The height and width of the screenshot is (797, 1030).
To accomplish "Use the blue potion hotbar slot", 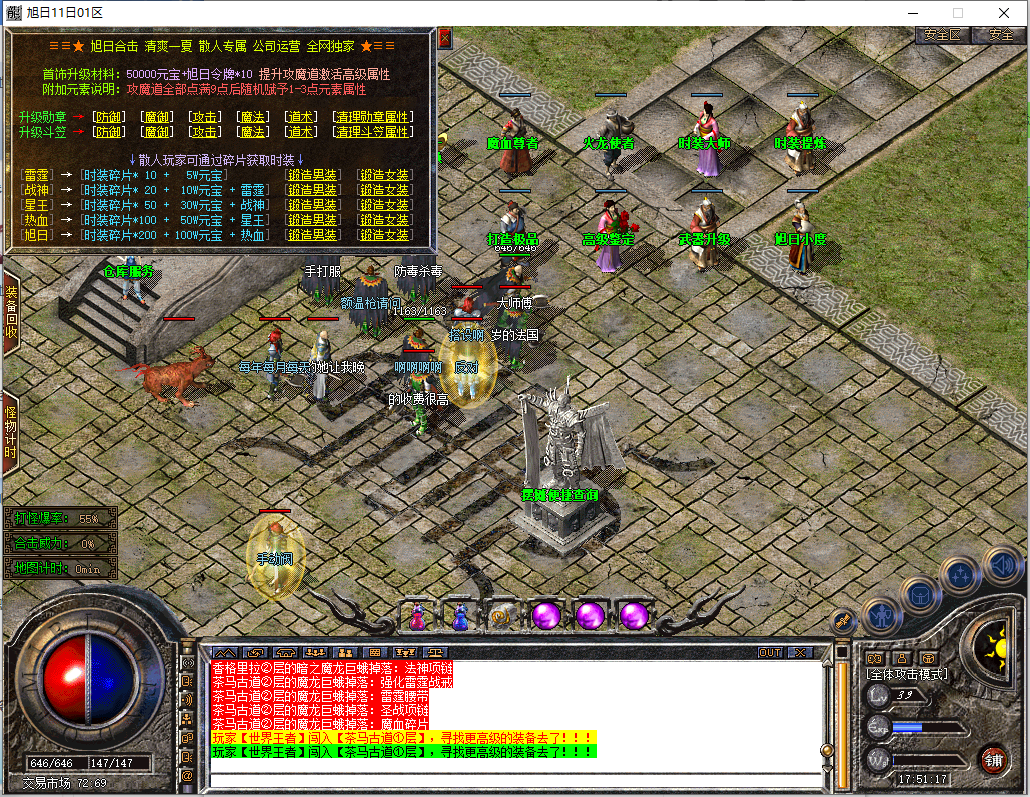I will (460, 616).
